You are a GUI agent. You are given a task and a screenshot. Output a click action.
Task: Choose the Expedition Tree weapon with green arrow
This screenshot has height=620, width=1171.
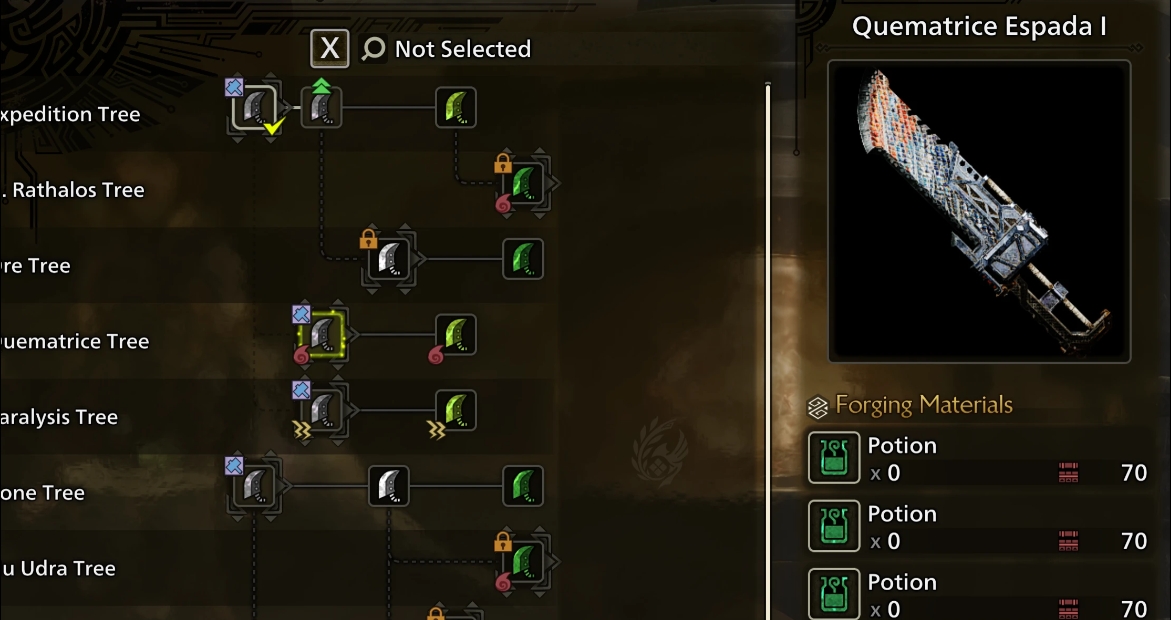point(322,108)
